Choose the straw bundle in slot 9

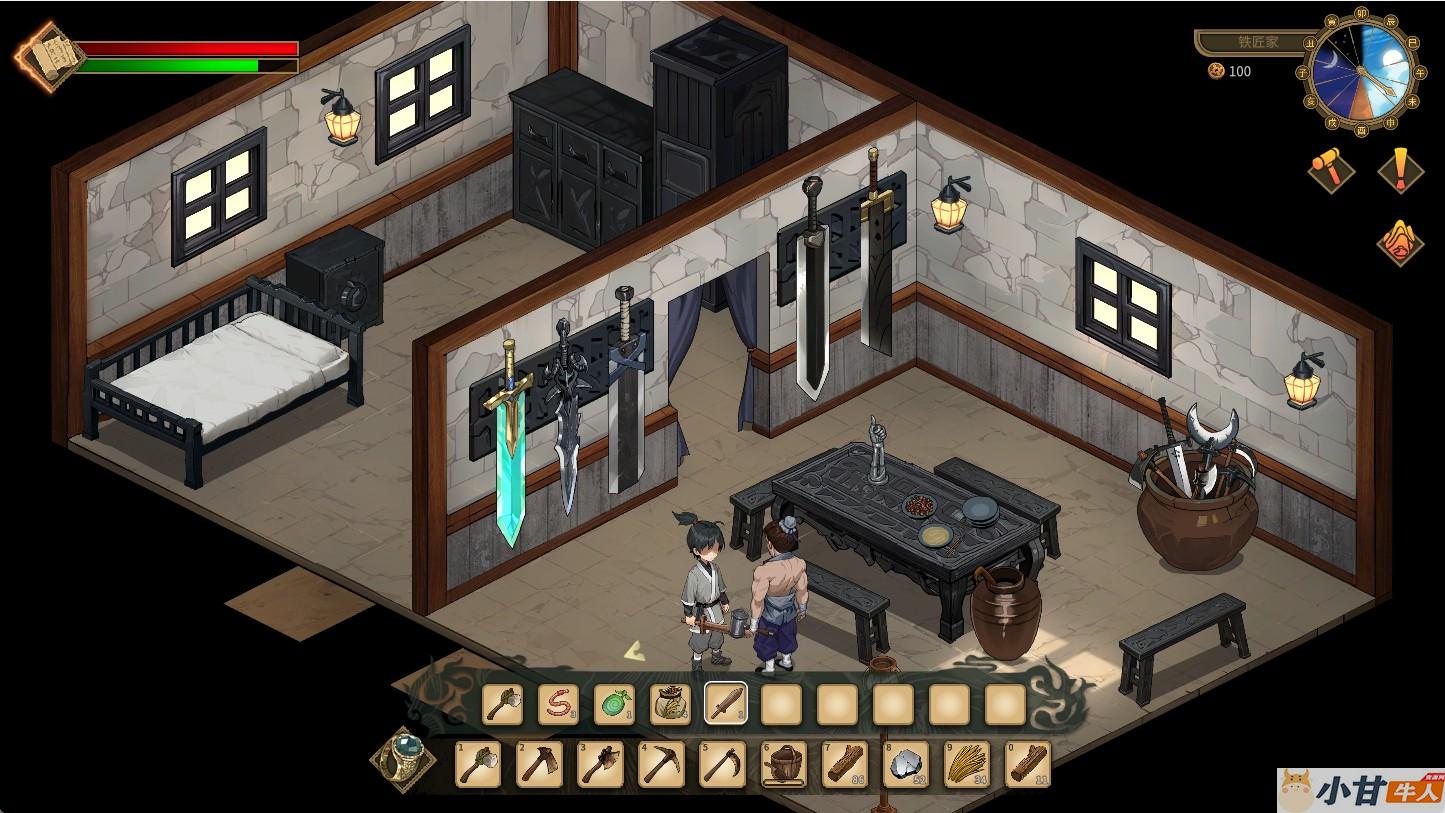pyautogui.click(x=966, y=765)
